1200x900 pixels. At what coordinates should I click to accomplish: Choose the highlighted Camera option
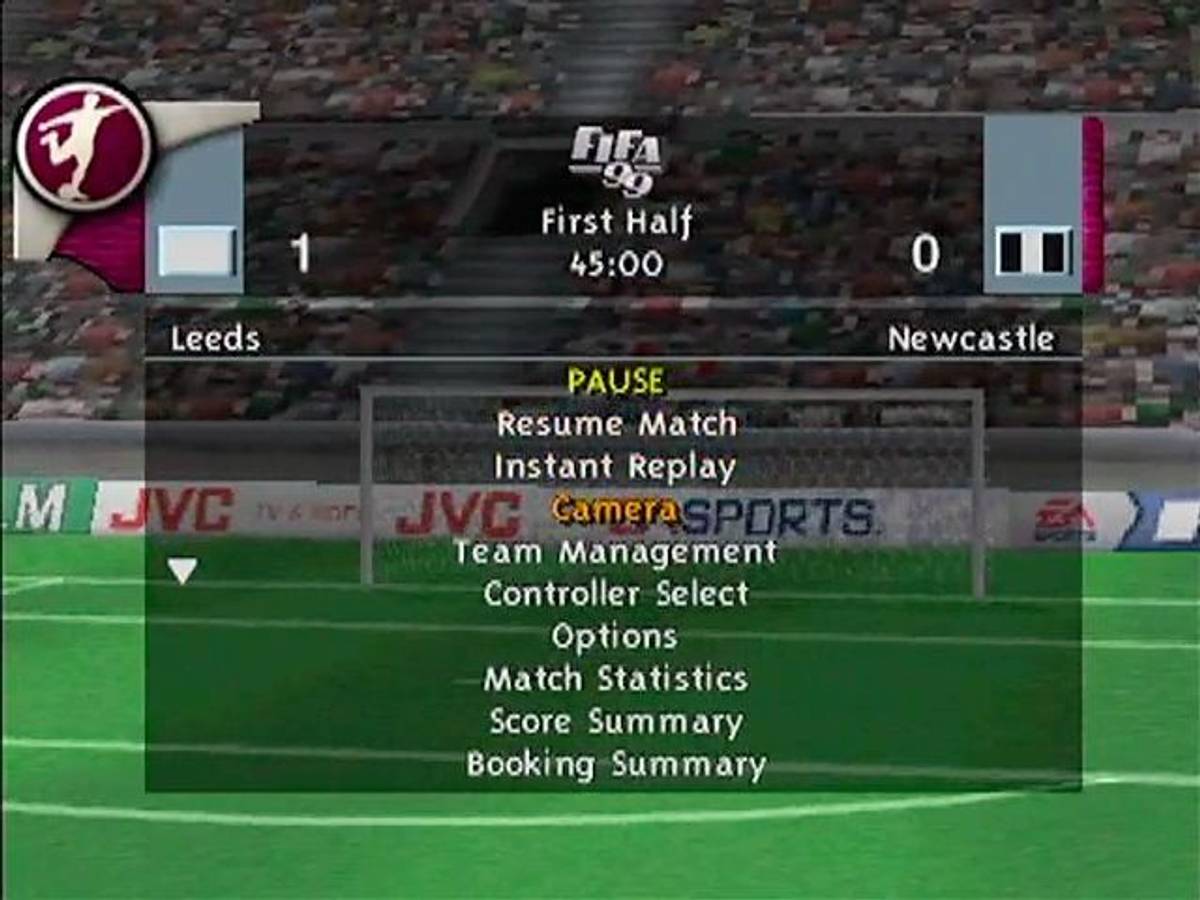coord(614,510)
